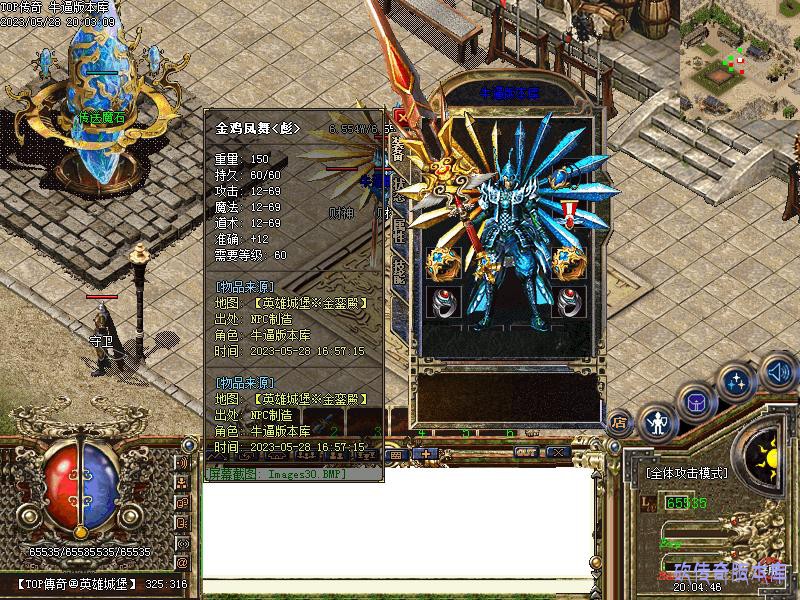
Task: Open the bag chest icon
Action: click(x=696, y=403)
